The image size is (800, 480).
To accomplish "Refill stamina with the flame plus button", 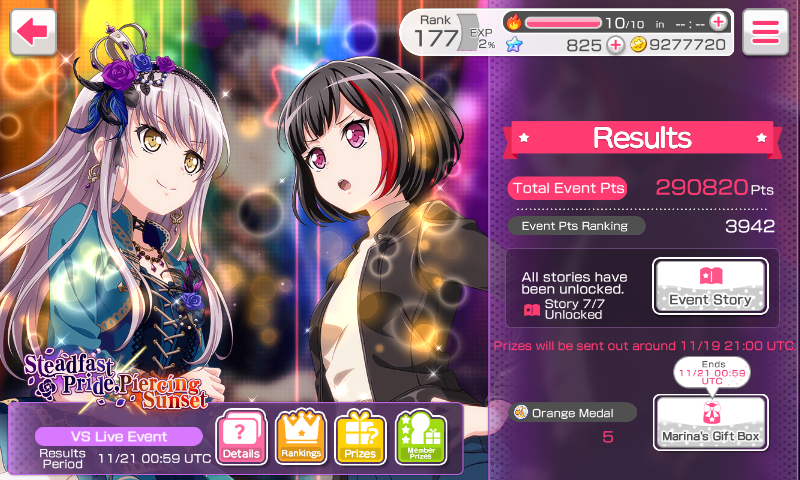I will (718, 21).
